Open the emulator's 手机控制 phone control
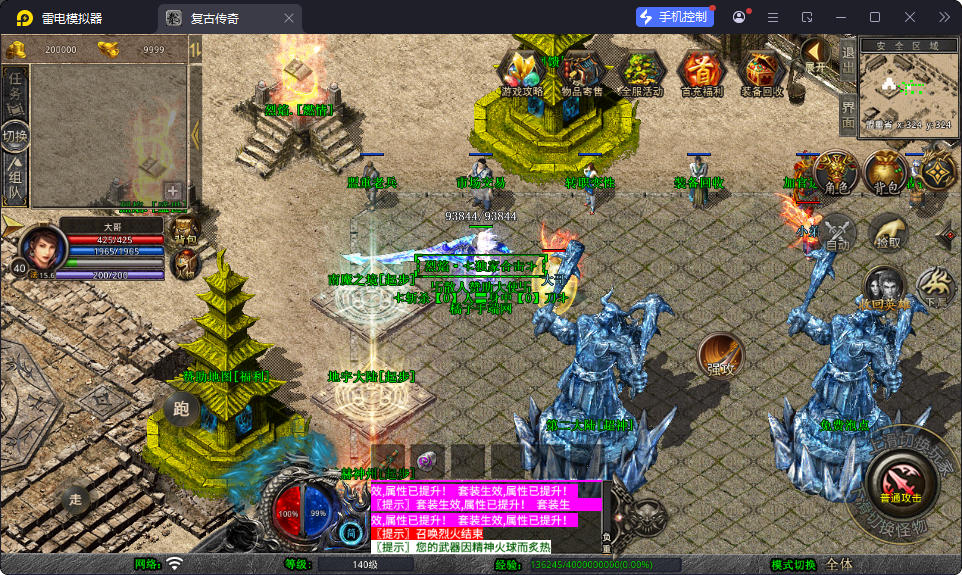Image resolution: width=962 pixels, height=575 pixels. pos(674,17)
